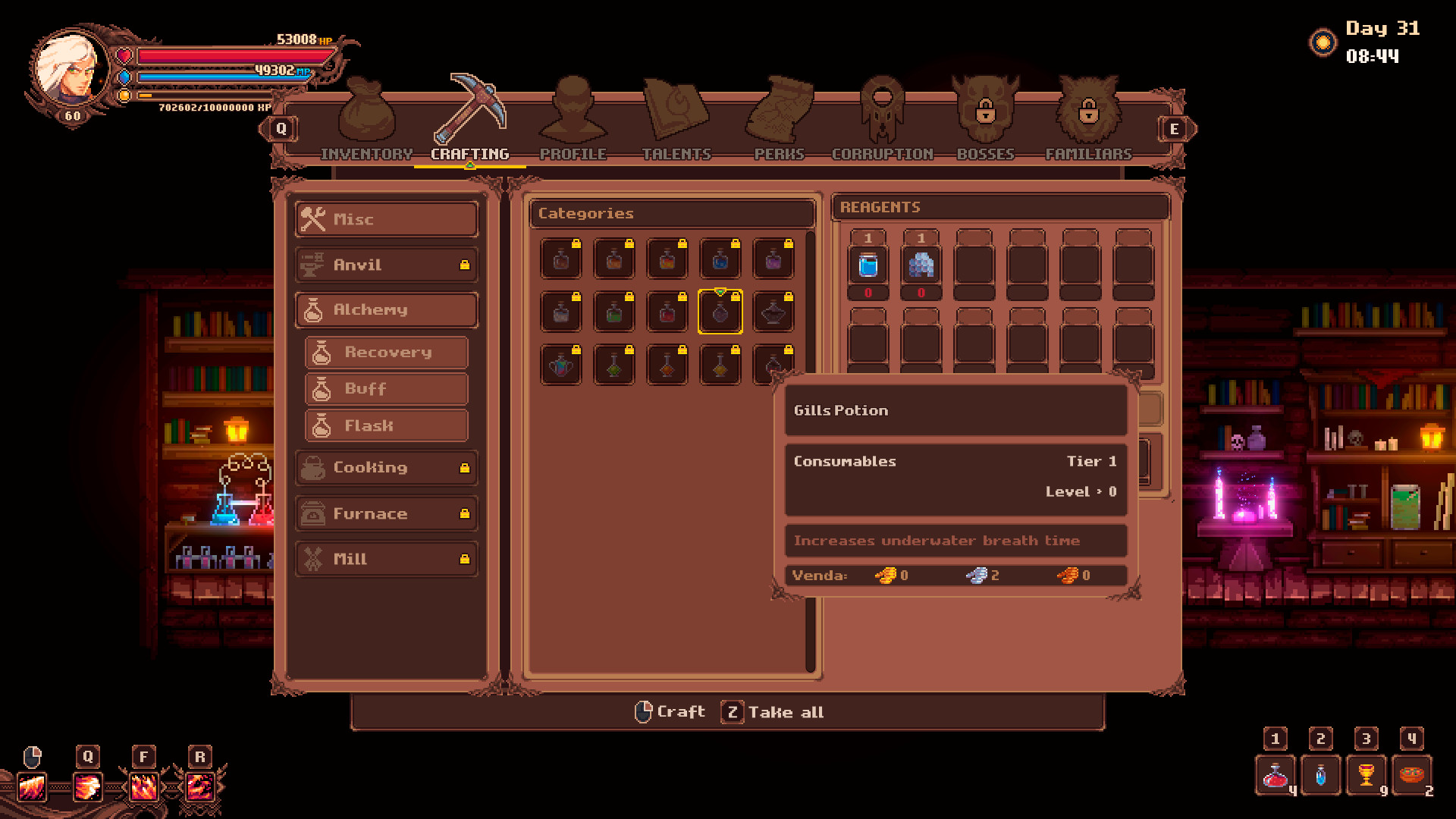Open the Inventory tab icon

(366, 112)
